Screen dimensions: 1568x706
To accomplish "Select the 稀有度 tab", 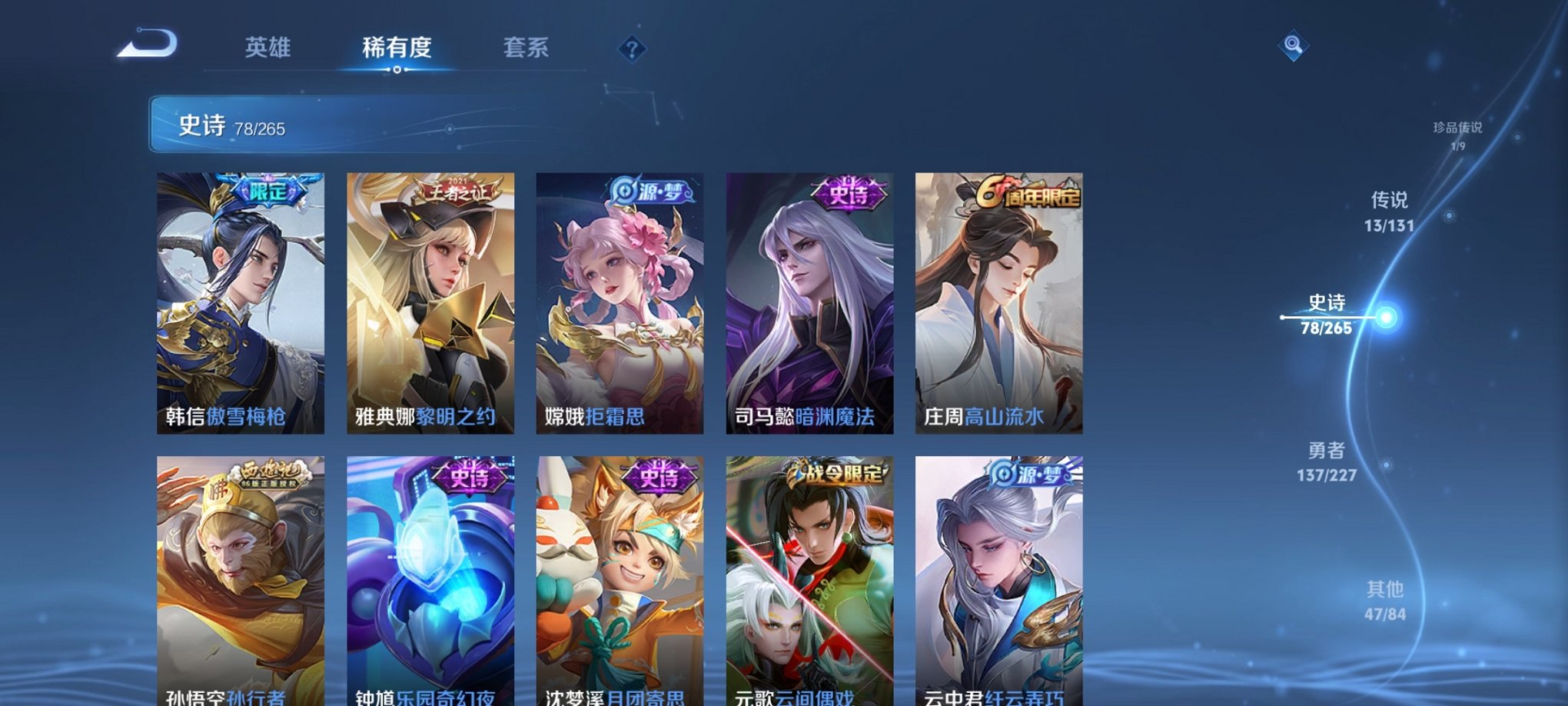I will (x=397, y=48).
